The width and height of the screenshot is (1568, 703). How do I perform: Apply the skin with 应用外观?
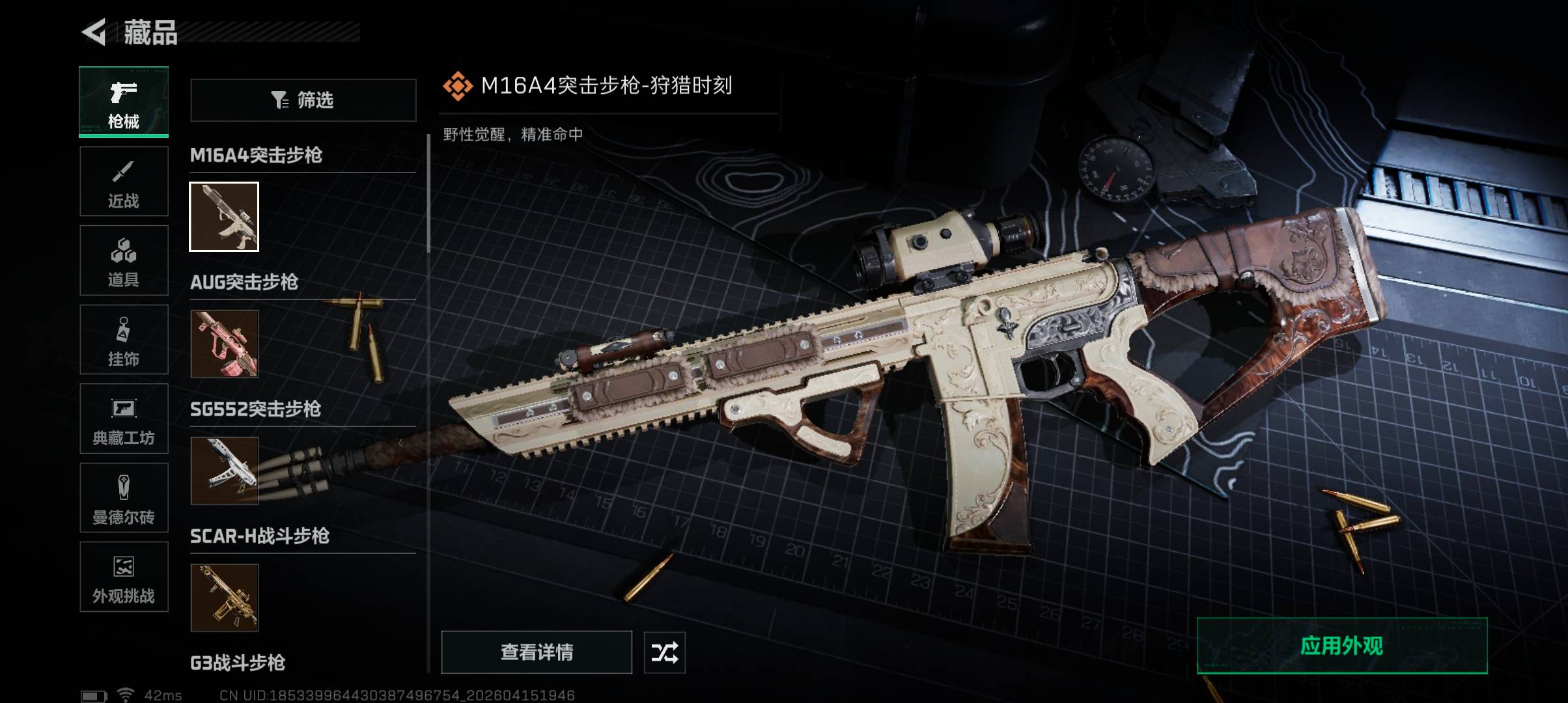(1341, 646)
